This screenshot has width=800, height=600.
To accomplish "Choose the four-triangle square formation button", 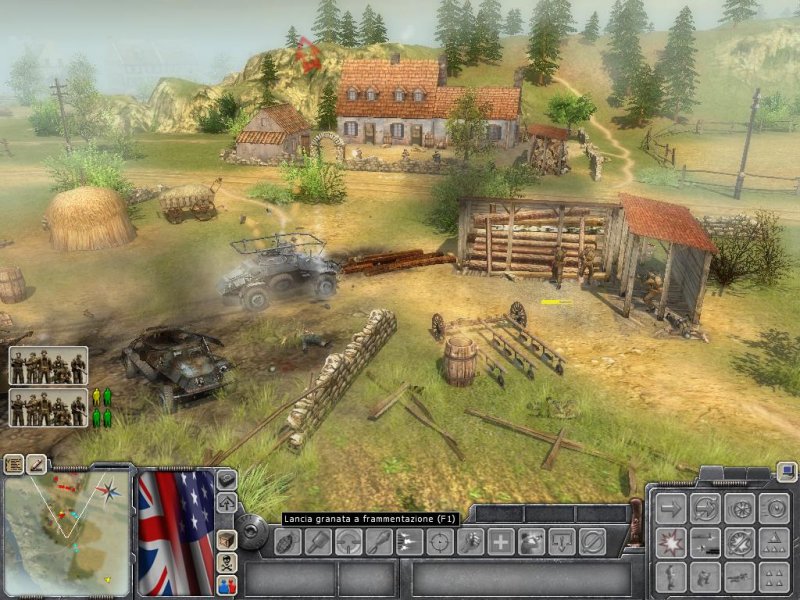I will pos(773,576).
